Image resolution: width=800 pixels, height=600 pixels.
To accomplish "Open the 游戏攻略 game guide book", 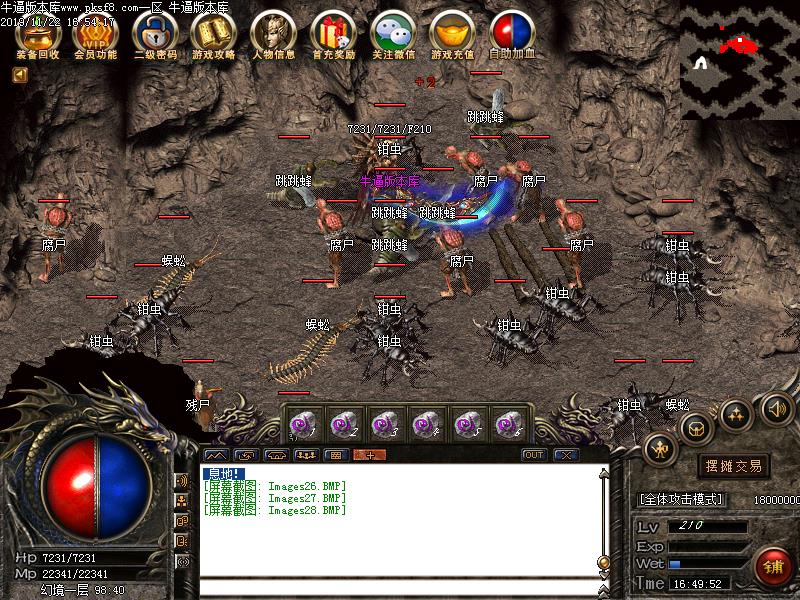I will [213, 33].
